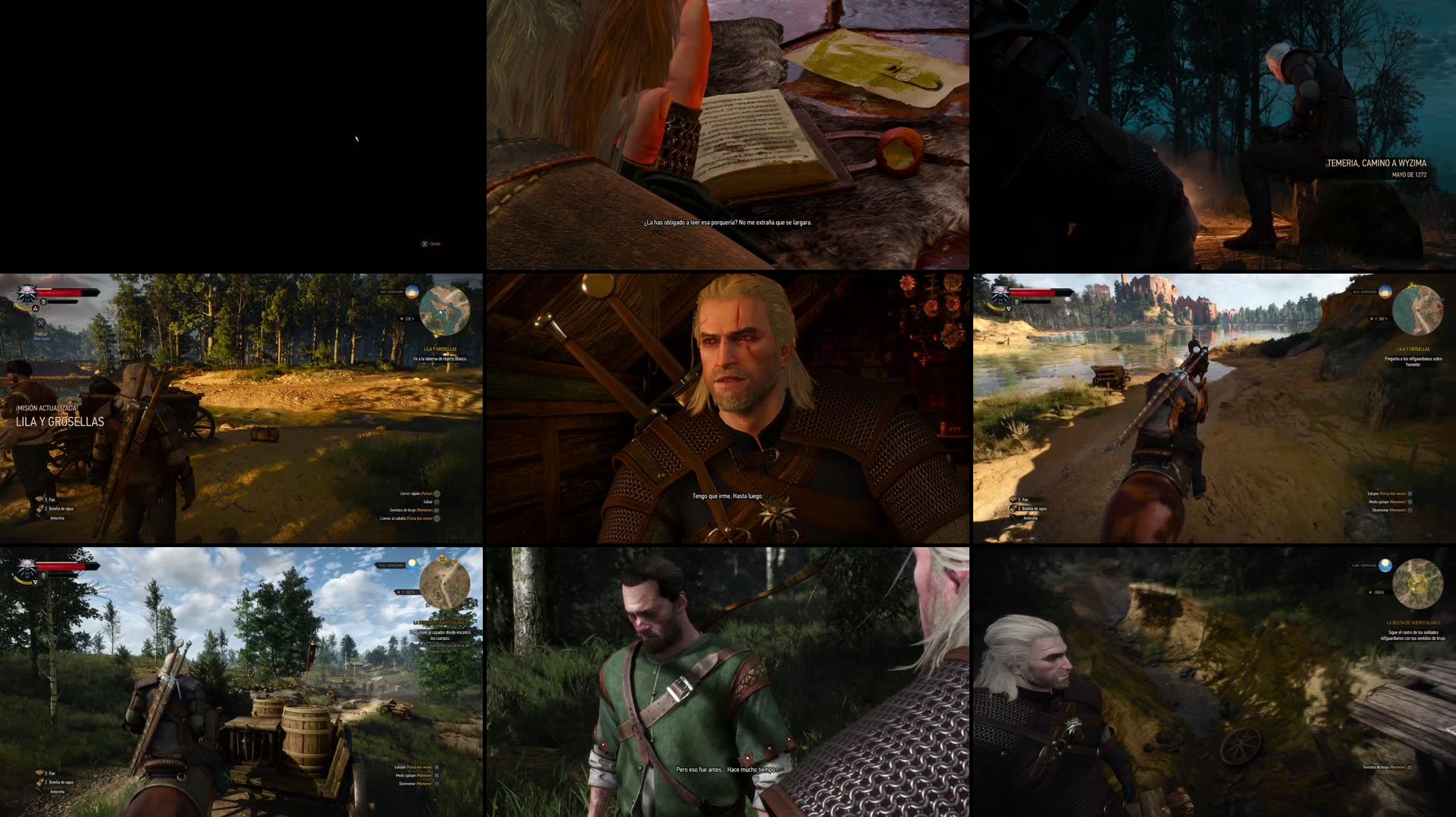Viewport: 1456px width, 817px height.
Task: Select the Mercader target label
Action: click(41, 340)
